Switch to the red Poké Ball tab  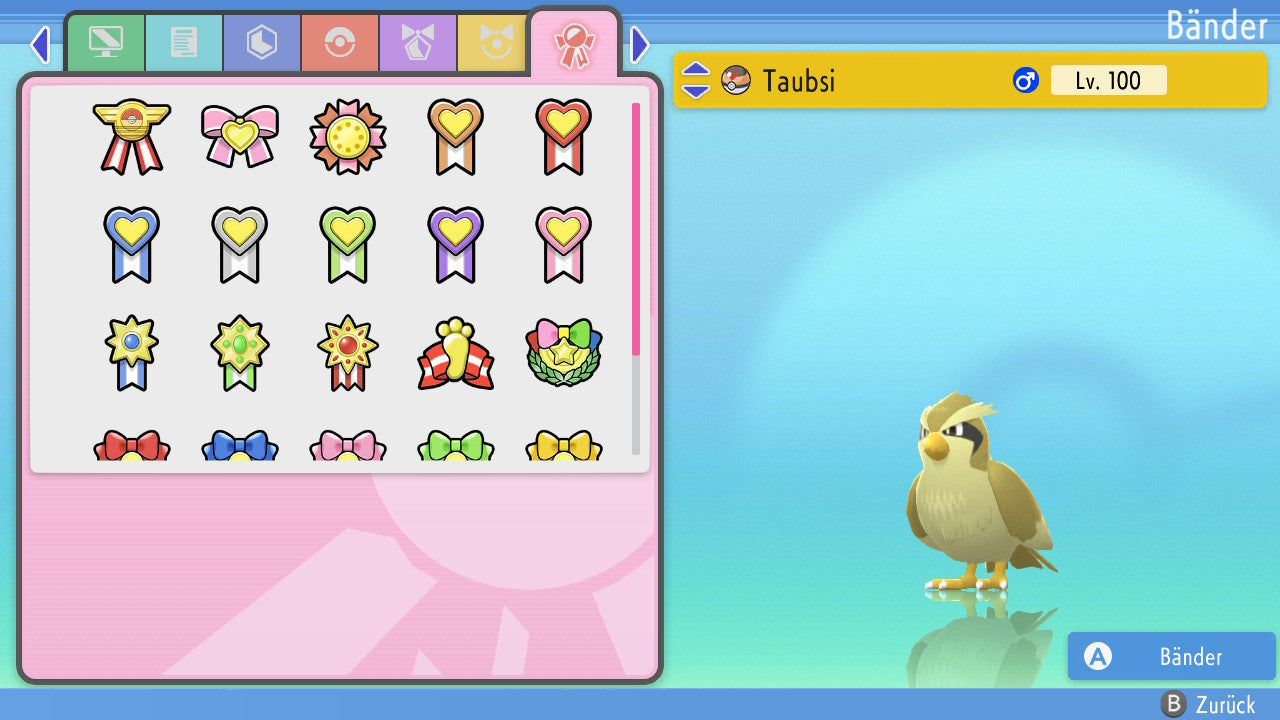[340, 43]
